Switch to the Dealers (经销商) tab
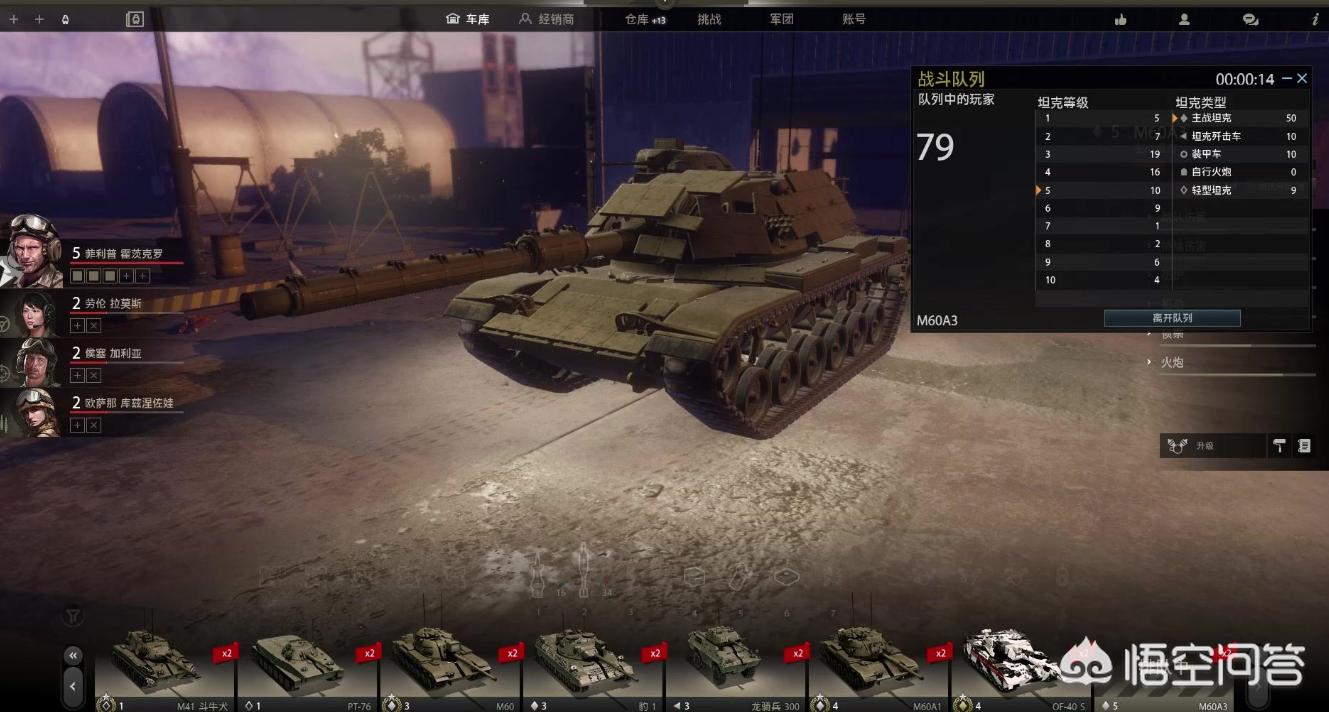The height and width of the screenshot is (712, 1329). [x=546, y=19]
